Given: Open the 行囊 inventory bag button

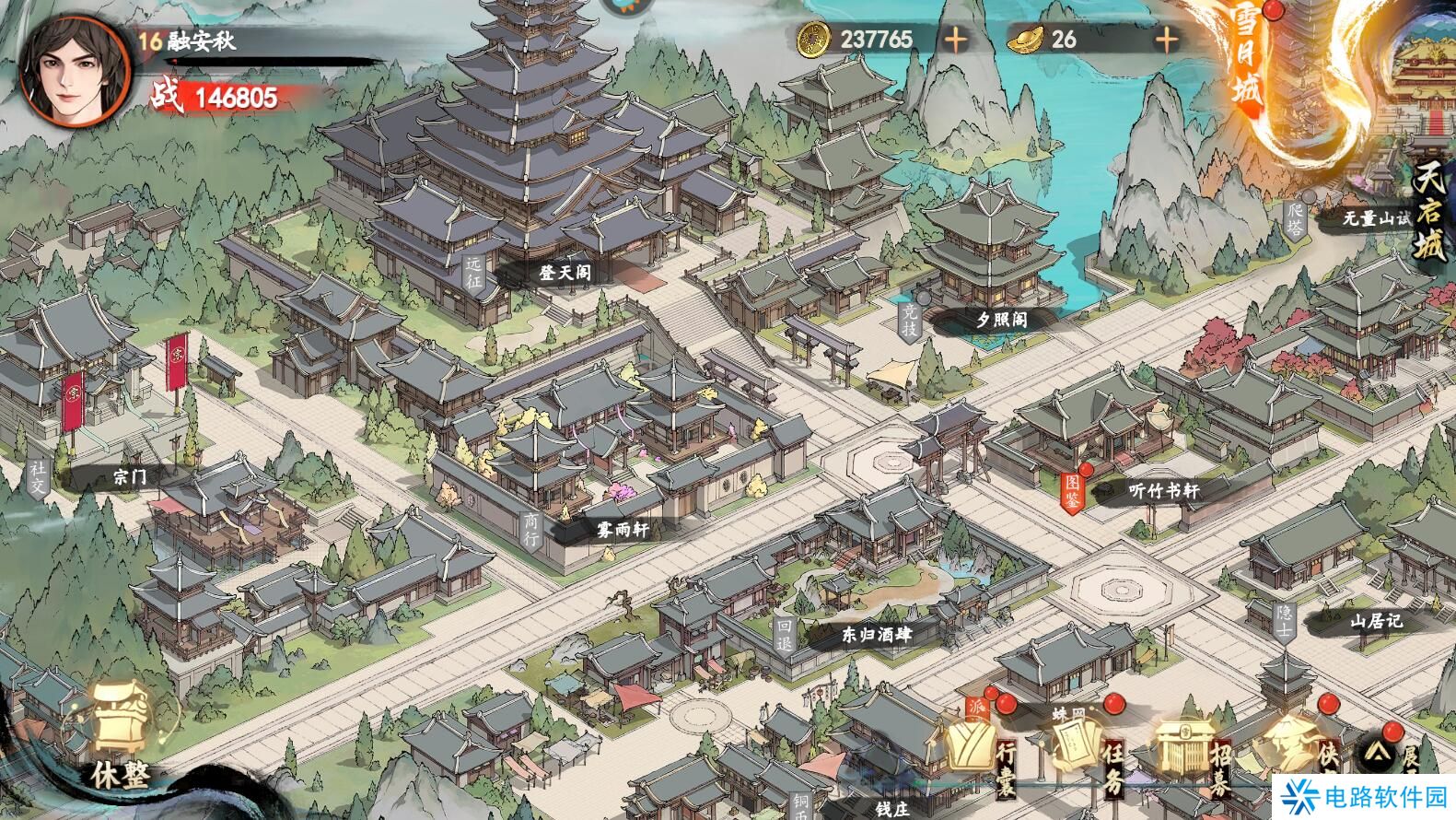Looking at the screenshot, I should (978, 748).
